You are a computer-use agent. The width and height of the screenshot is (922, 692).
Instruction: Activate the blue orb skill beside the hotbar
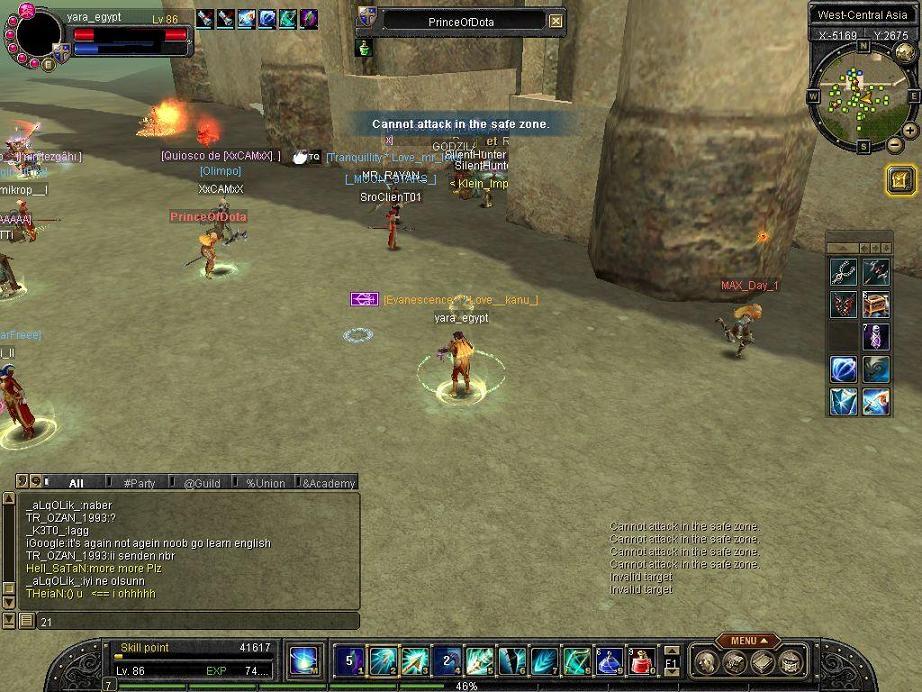click(303, 660)
